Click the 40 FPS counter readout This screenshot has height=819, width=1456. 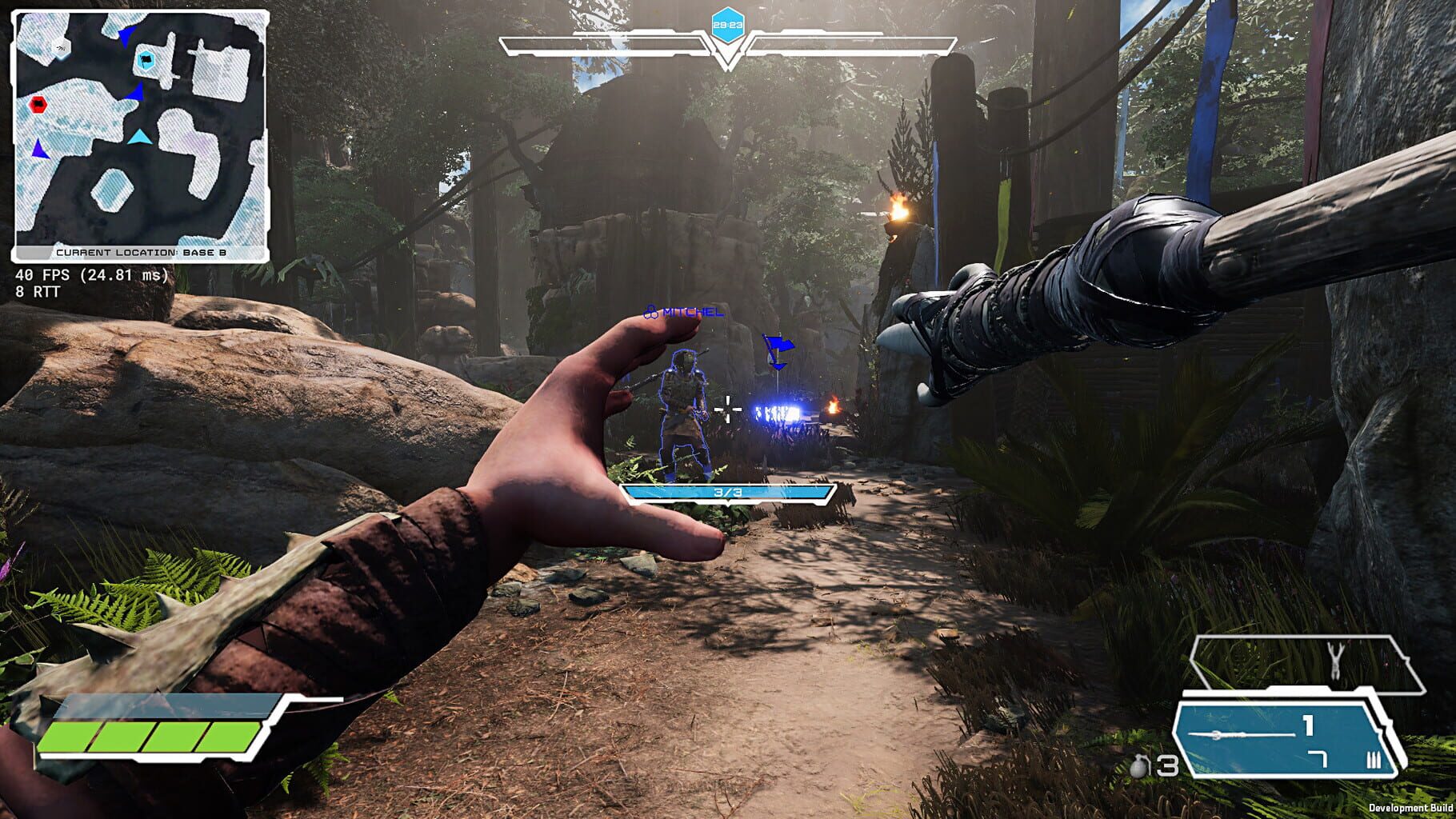tap(90, 275)
